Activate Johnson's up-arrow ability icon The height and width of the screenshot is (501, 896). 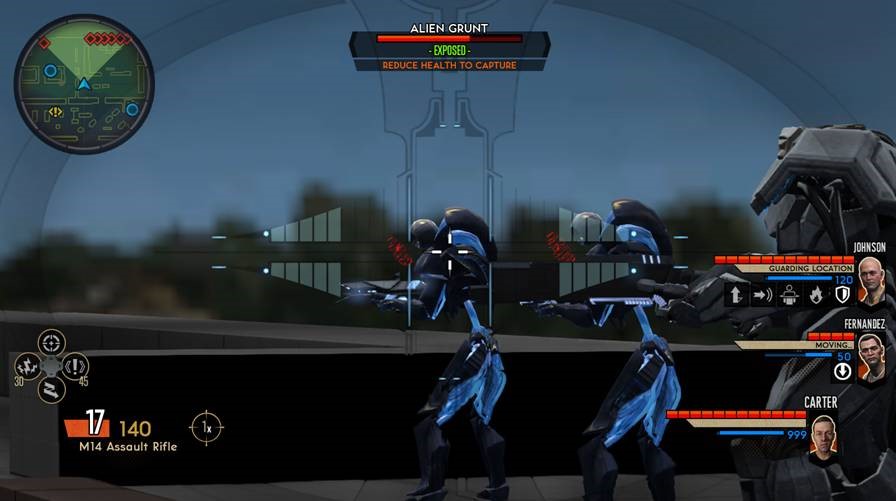point(737,295)
